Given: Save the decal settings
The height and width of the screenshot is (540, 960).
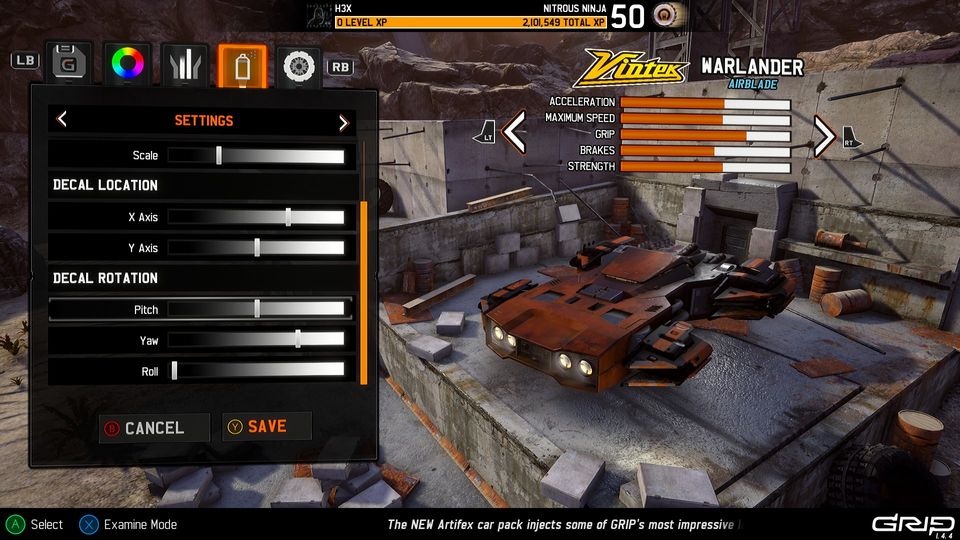Looking at the screenshot, I should [266, 427].
